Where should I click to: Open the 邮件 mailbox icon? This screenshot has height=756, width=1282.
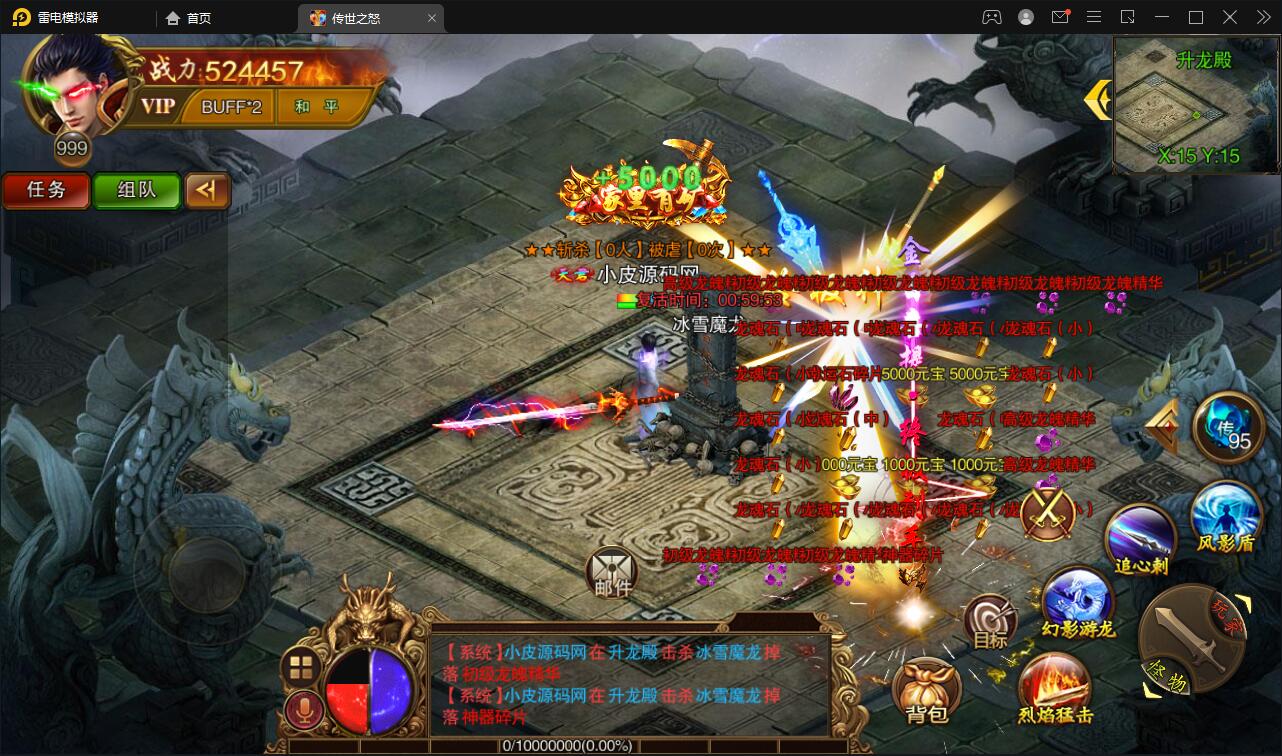612,570
